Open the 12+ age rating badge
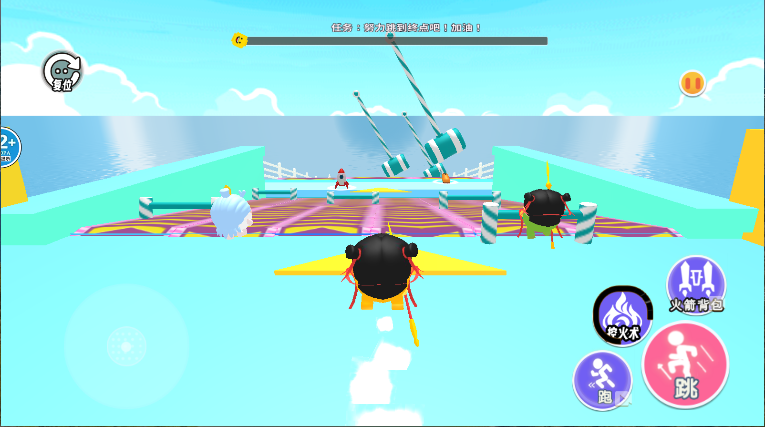765x427 pixels. [6, 148]
